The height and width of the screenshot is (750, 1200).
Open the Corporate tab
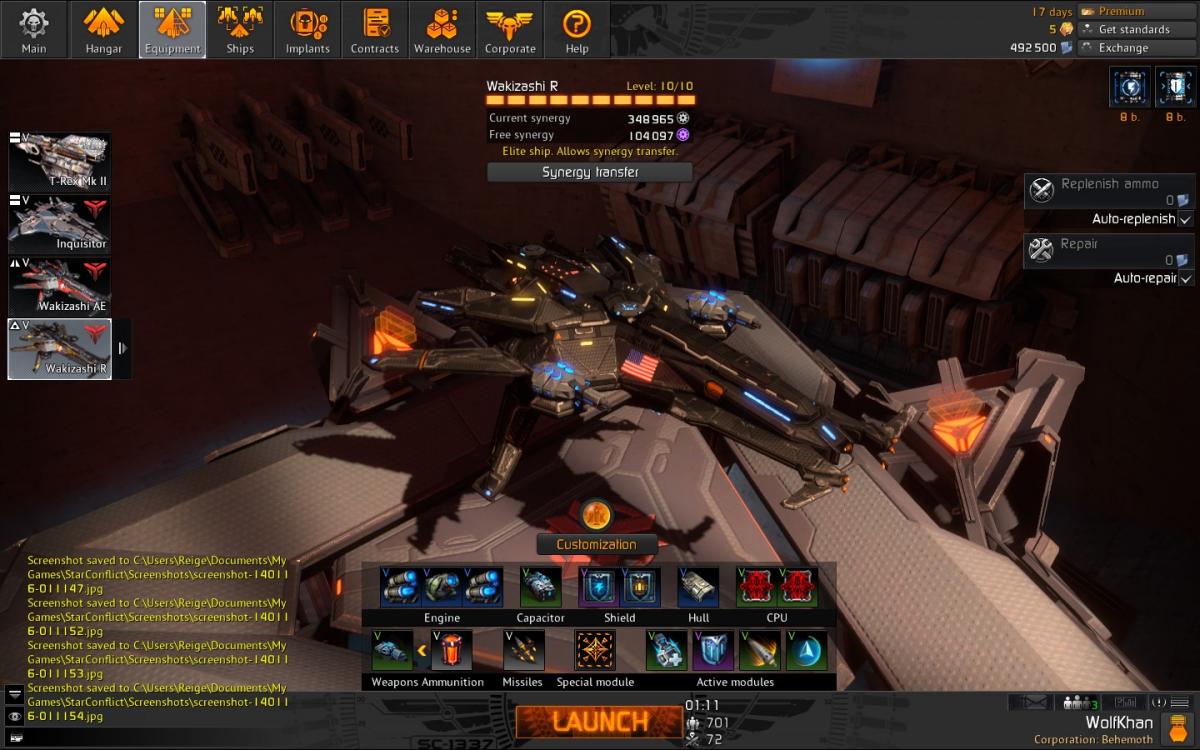(510, 30)
